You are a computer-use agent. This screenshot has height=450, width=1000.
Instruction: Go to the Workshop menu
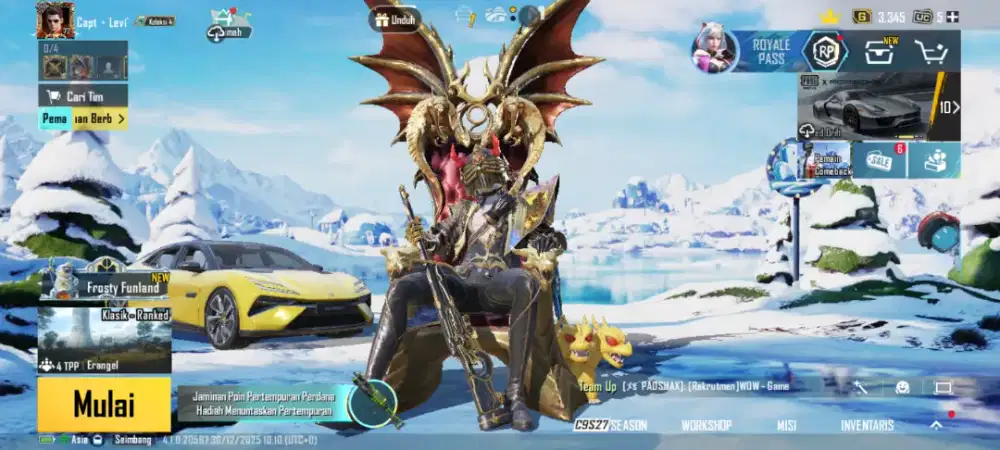(706, 425)
